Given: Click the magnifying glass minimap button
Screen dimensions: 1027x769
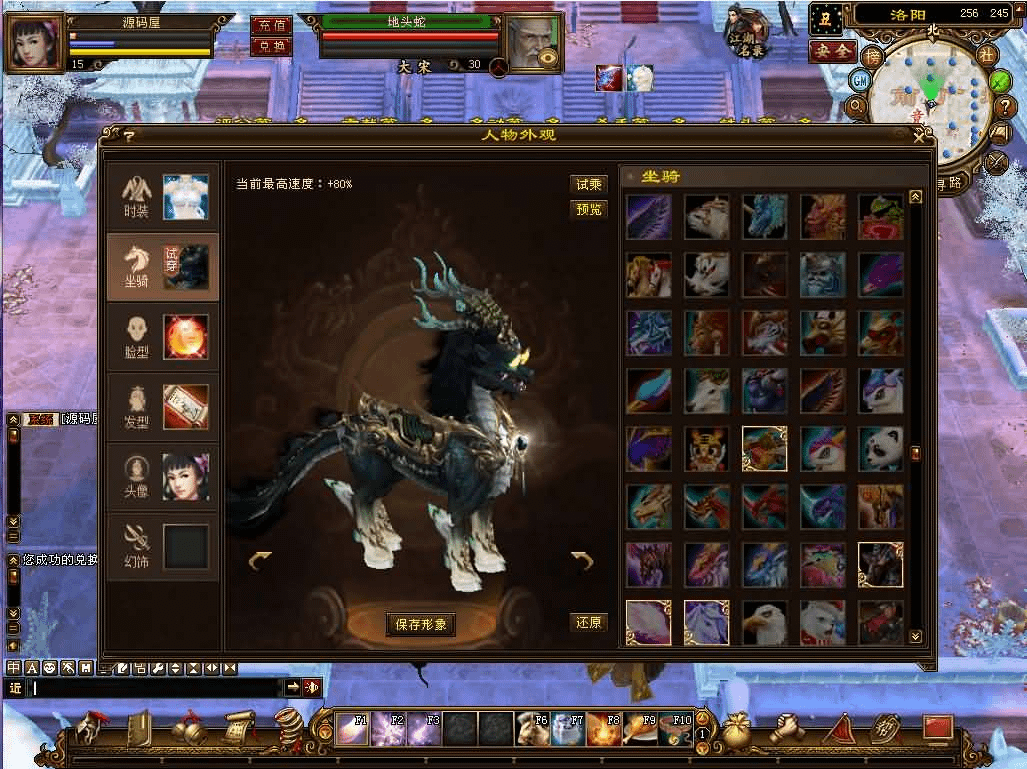Looking at the screenshot, I should click(856, 105).
